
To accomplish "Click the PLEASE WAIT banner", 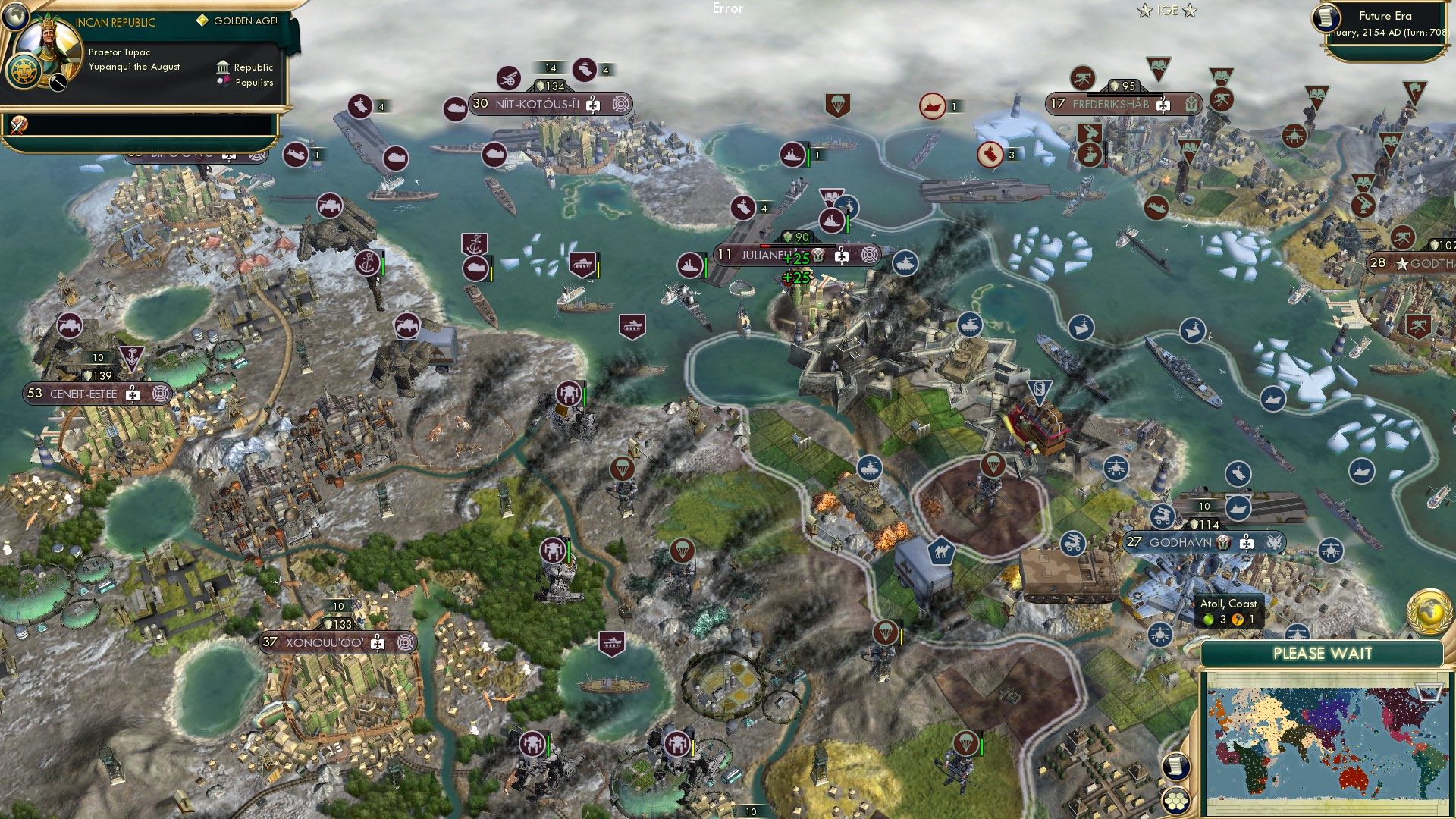I will tap(1323, 654).
